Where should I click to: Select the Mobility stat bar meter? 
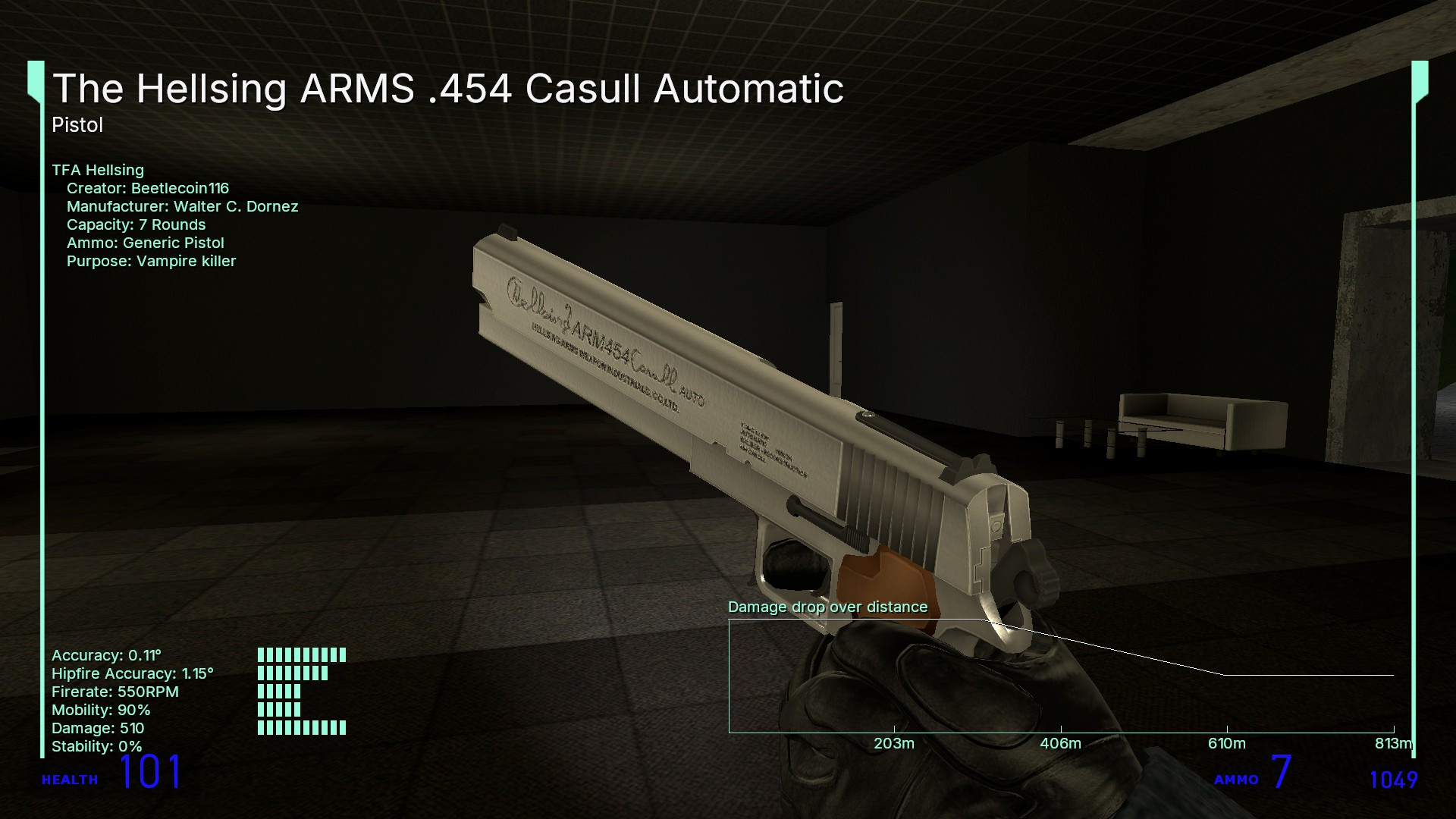tap(279, 710)
